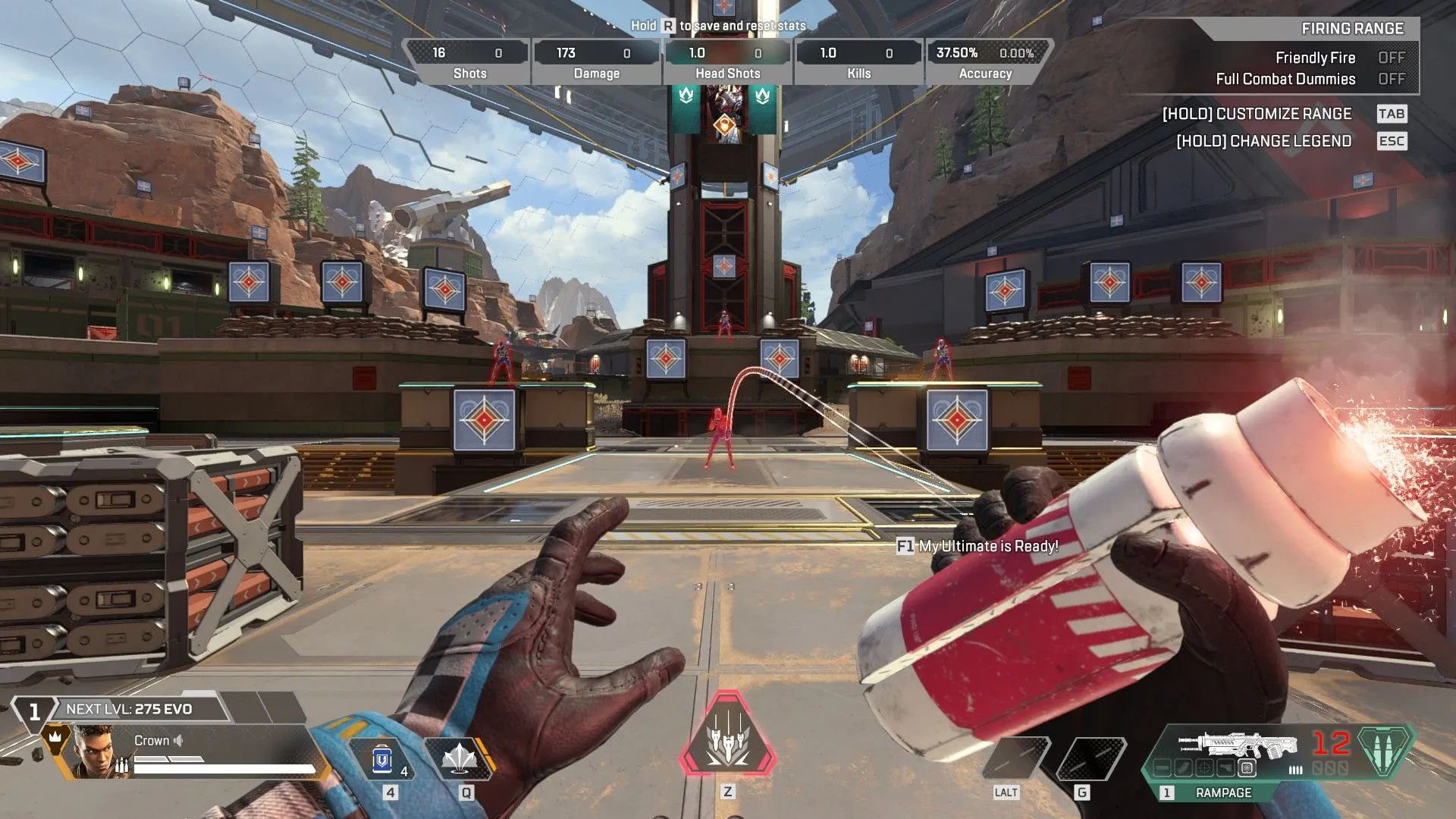Select the smoke launcher tactical ability icon
This screenshot has height=819, width=1456.
[x=460, y=758]
